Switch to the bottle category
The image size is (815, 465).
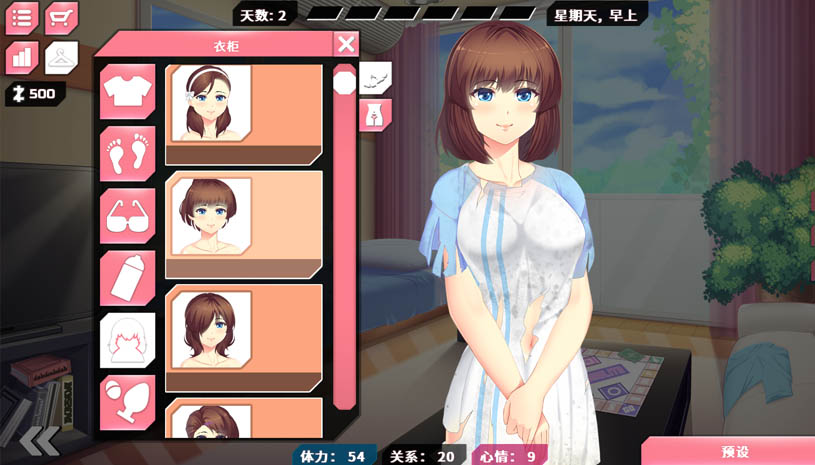(x=127, y=277)
